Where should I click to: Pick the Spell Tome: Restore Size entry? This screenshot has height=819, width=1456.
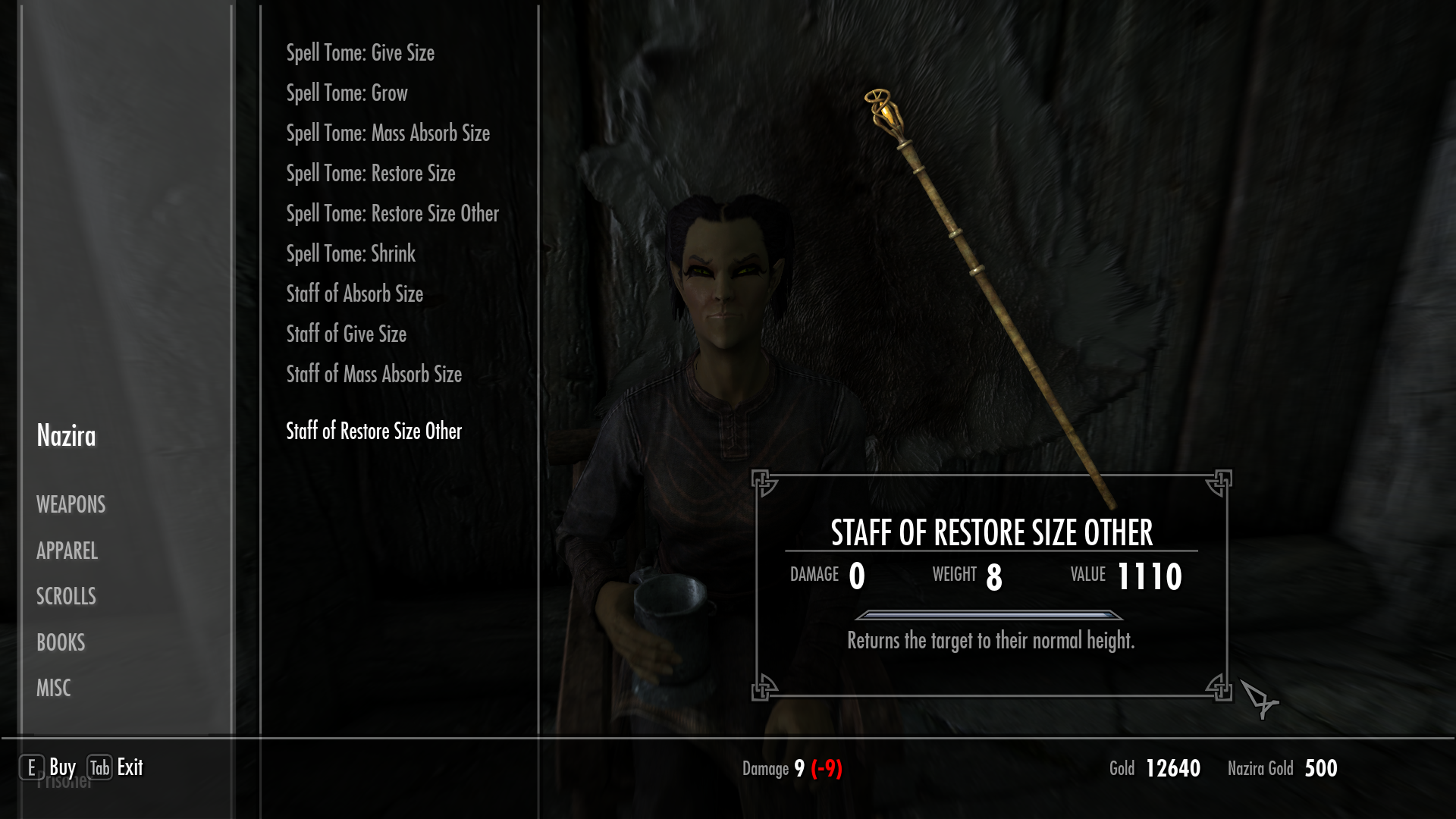[370, 174]
